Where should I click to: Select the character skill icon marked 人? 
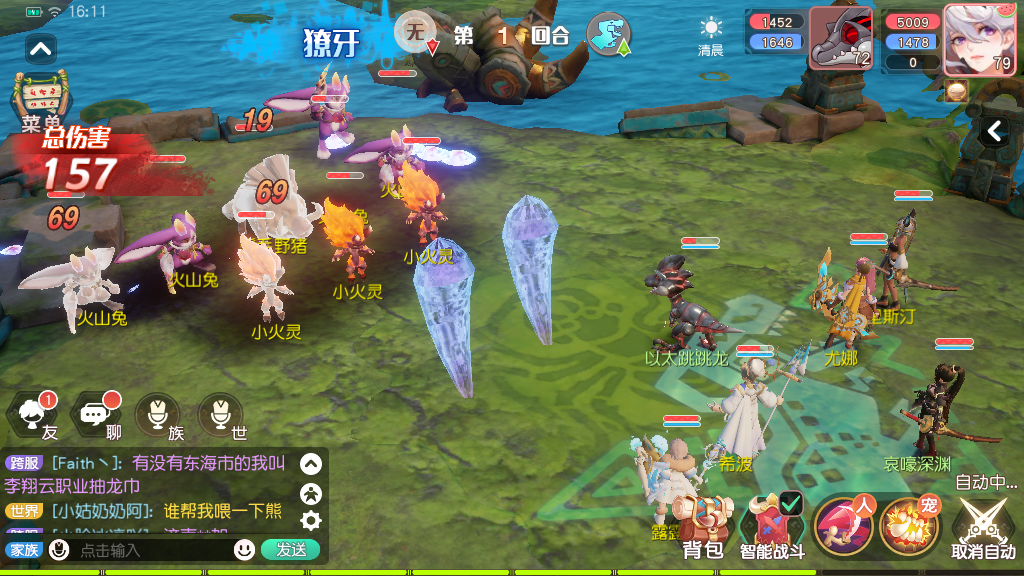click(844, 525)
